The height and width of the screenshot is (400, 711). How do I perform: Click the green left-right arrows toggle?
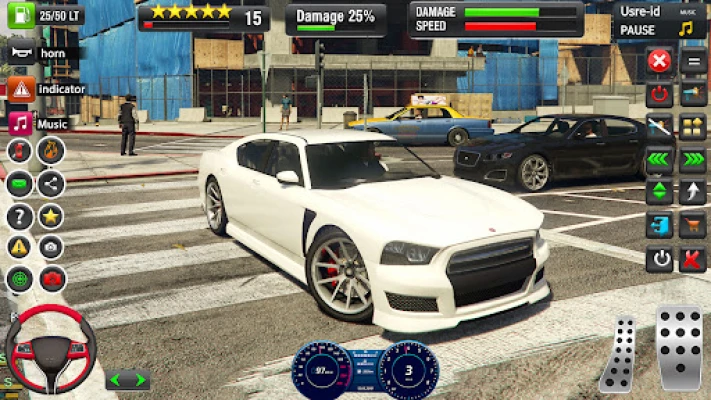[x=128, y=380]
